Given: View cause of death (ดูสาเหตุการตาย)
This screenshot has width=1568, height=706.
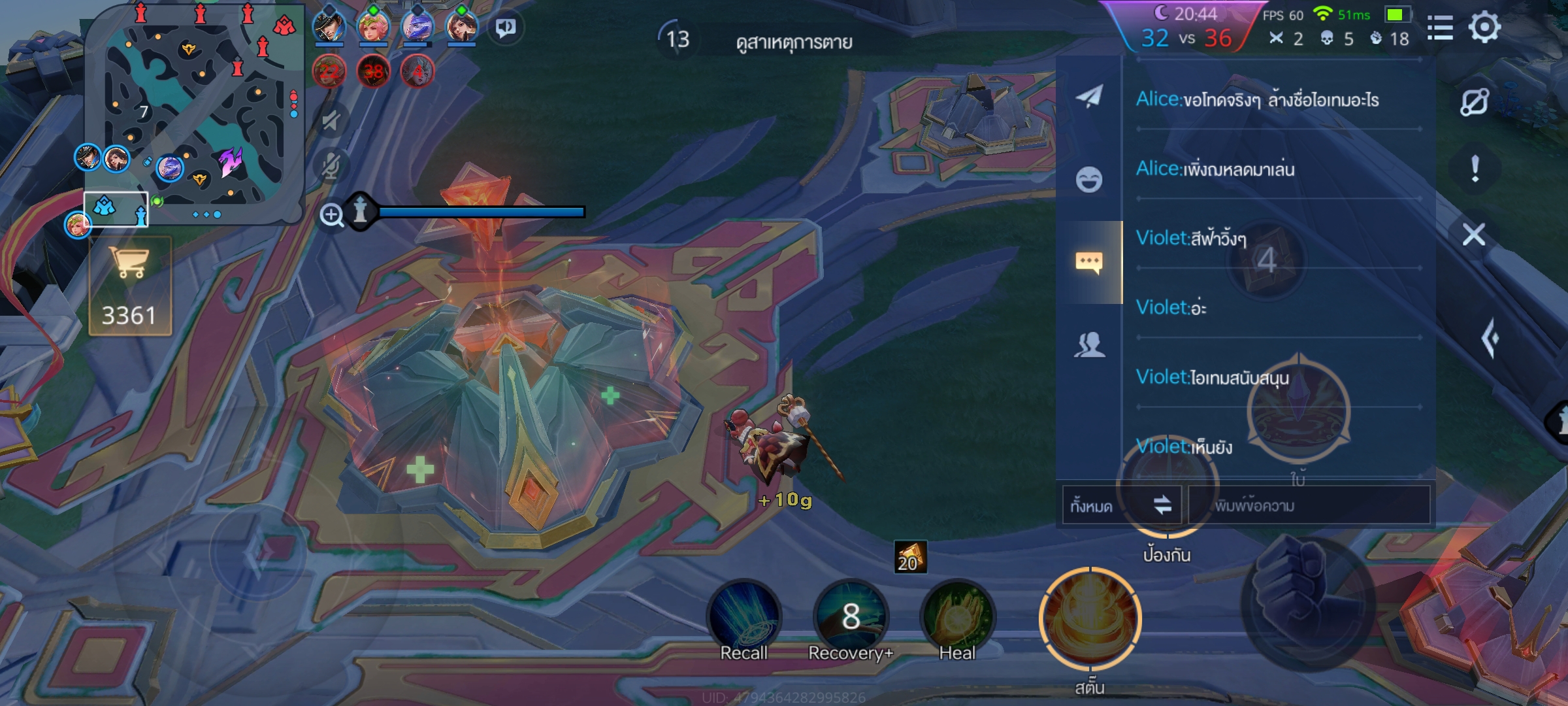Looking at the screenshot, I should (x=794, y=42).
